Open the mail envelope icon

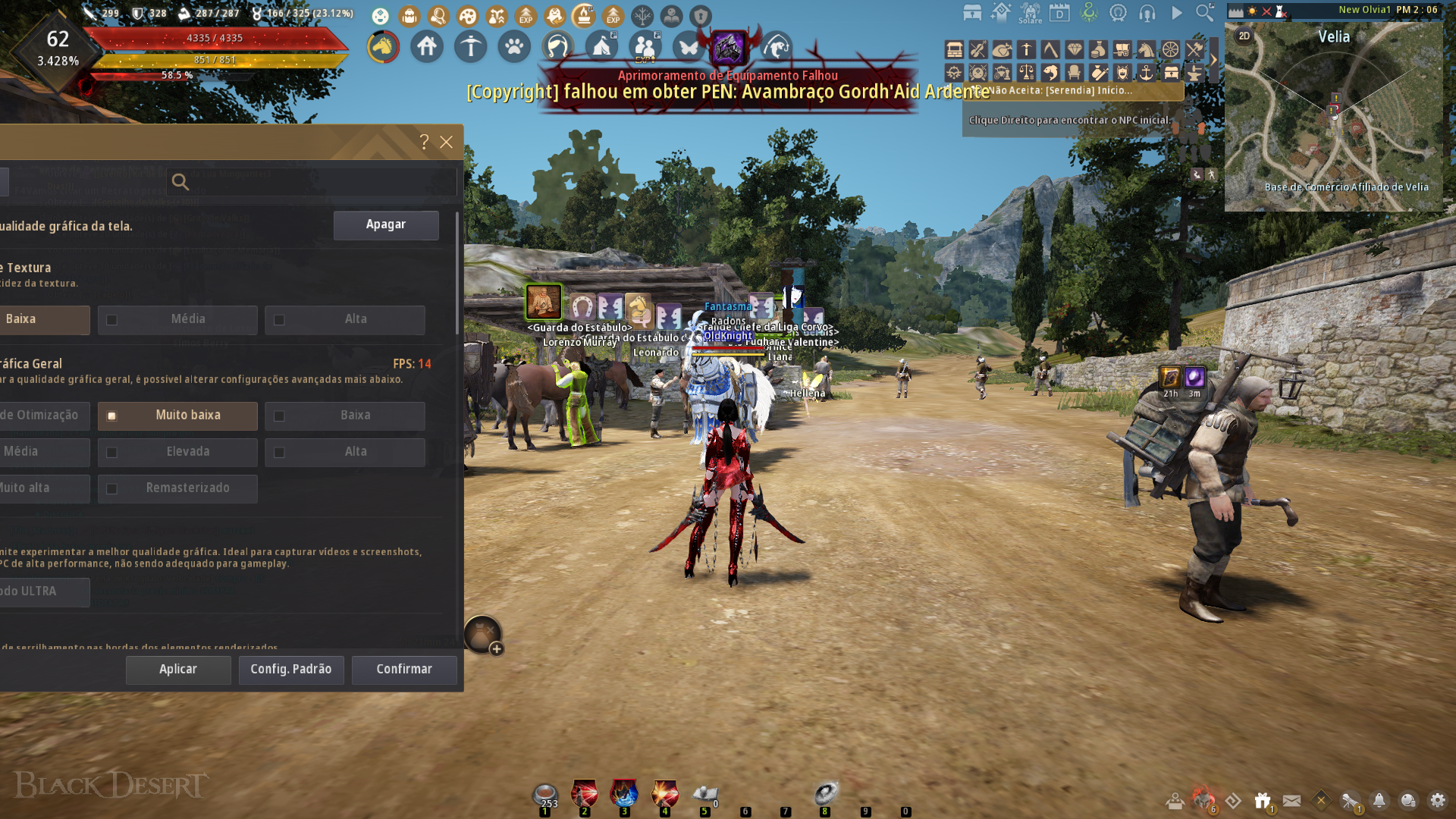[1292, 800]
